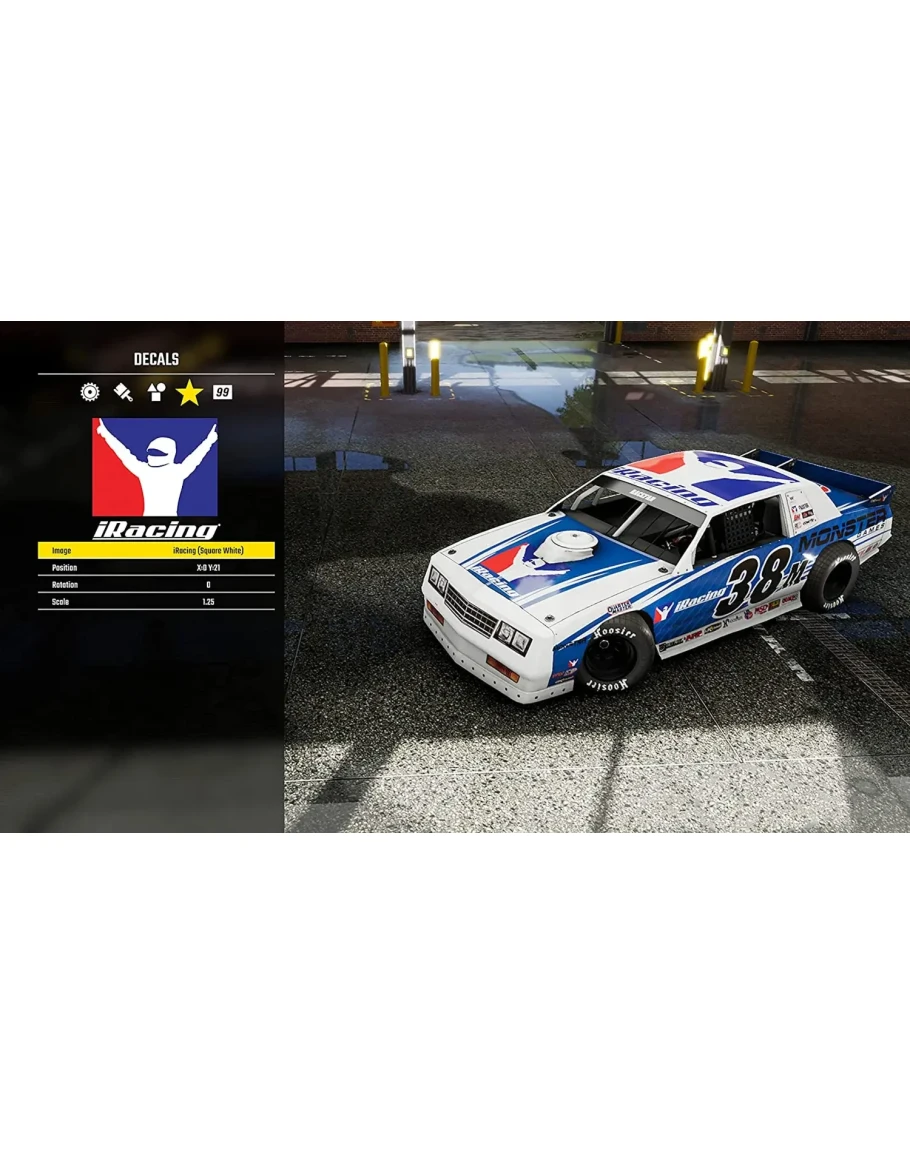Open the 99 car number tab
910x1155 pixels.
pos(222,392)
